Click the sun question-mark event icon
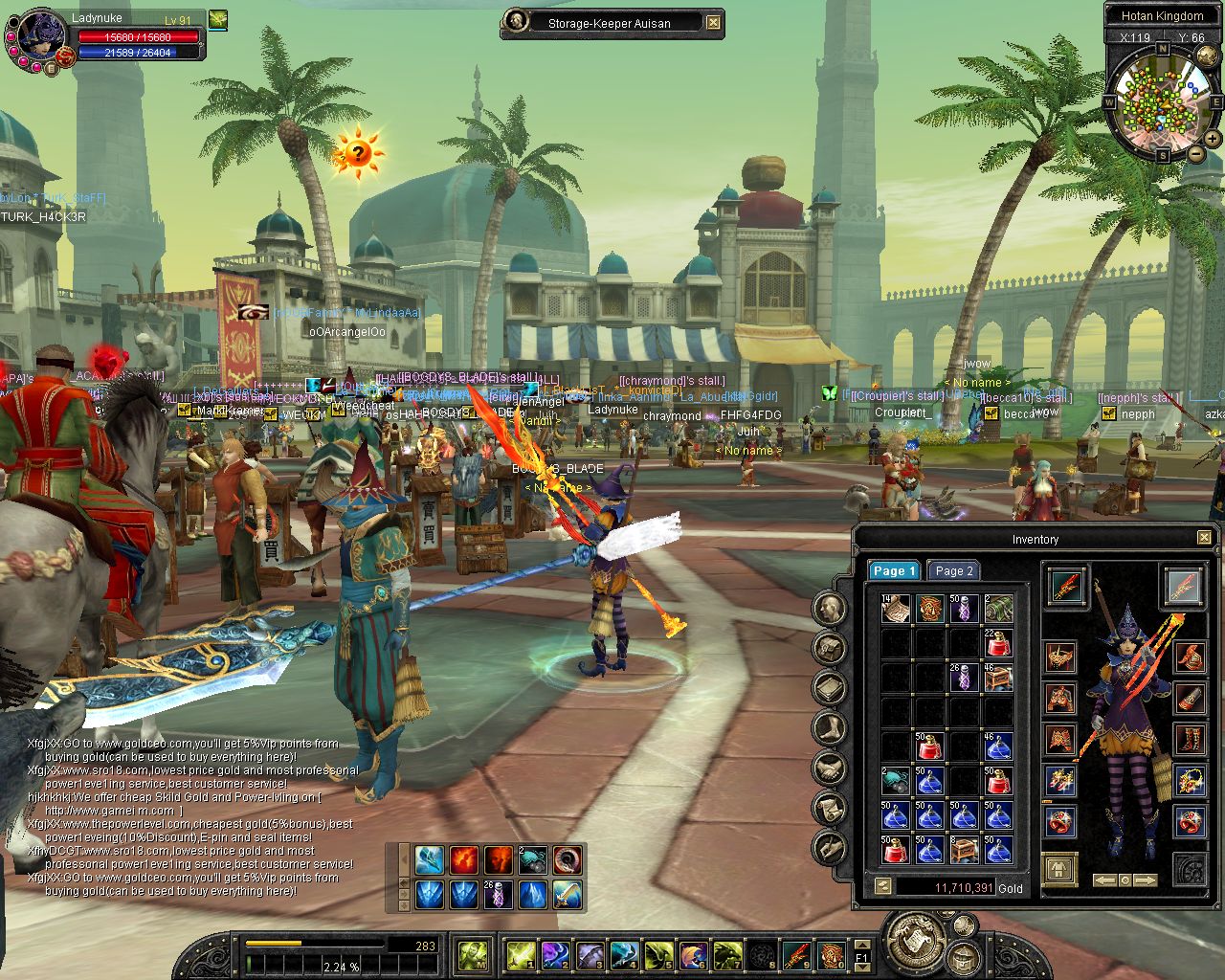Screen dimensions: 1225x980 358,152
